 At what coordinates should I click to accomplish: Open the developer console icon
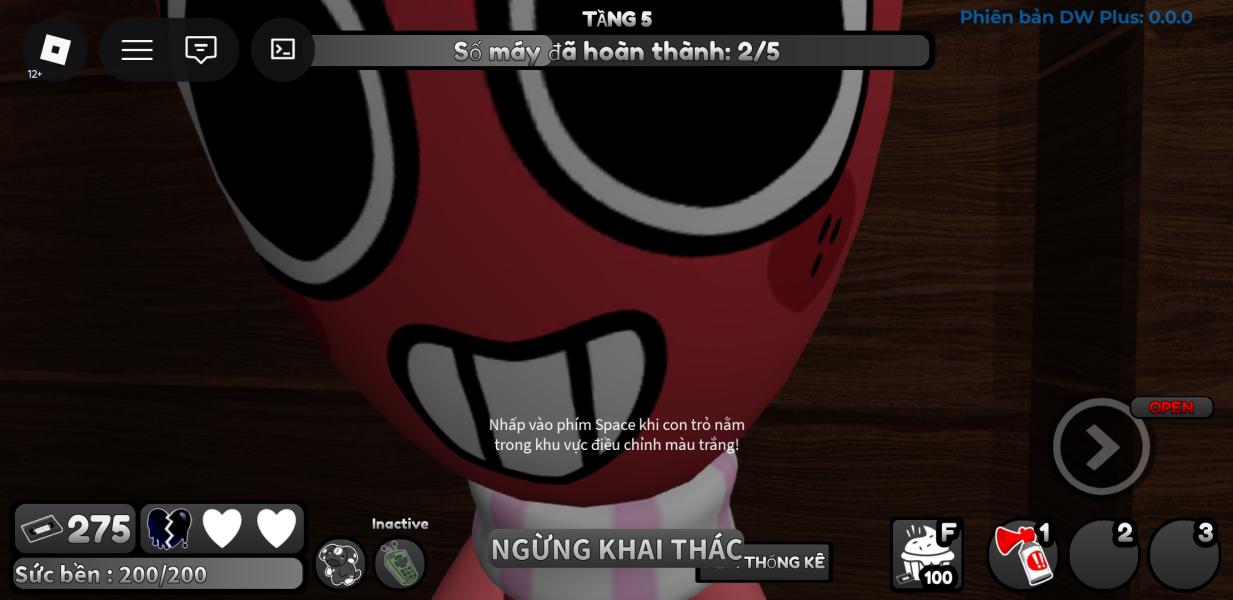pyautogui.click(x=283, y=50)
